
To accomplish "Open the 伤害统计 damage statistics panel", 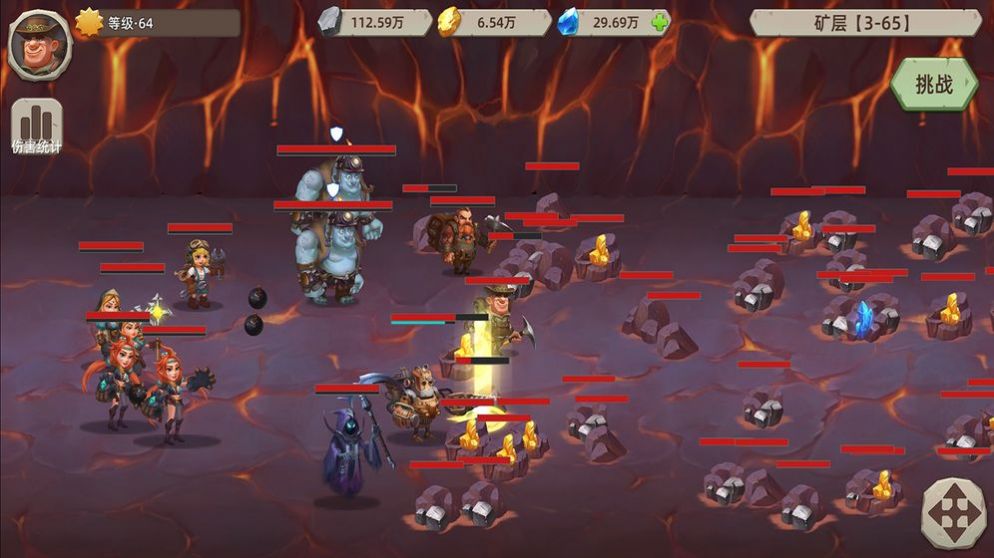I will (x=36, y=127).
